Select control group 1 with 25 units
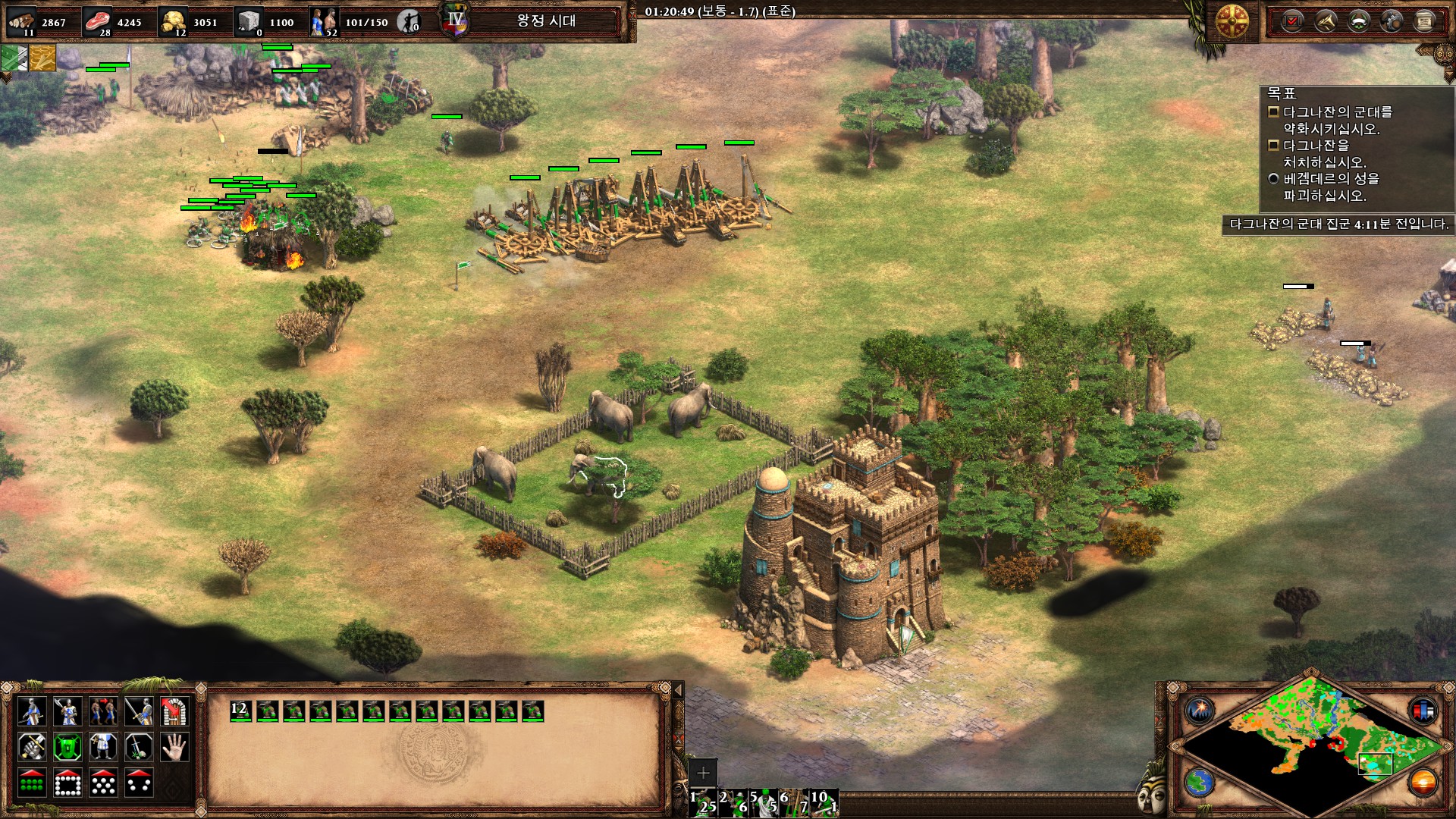1456x819 pixels. tap(702, 802)
